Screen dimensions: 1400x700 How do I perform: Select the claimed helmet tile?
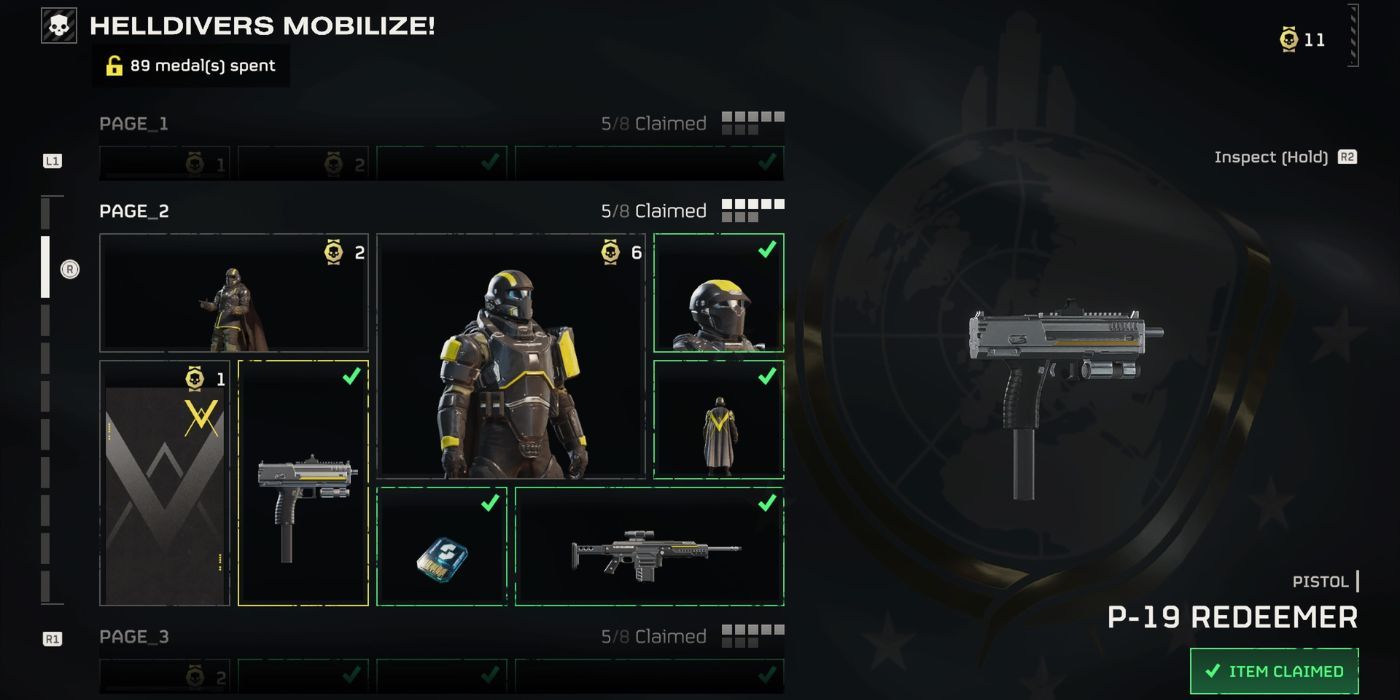click(x=718, y=293)
